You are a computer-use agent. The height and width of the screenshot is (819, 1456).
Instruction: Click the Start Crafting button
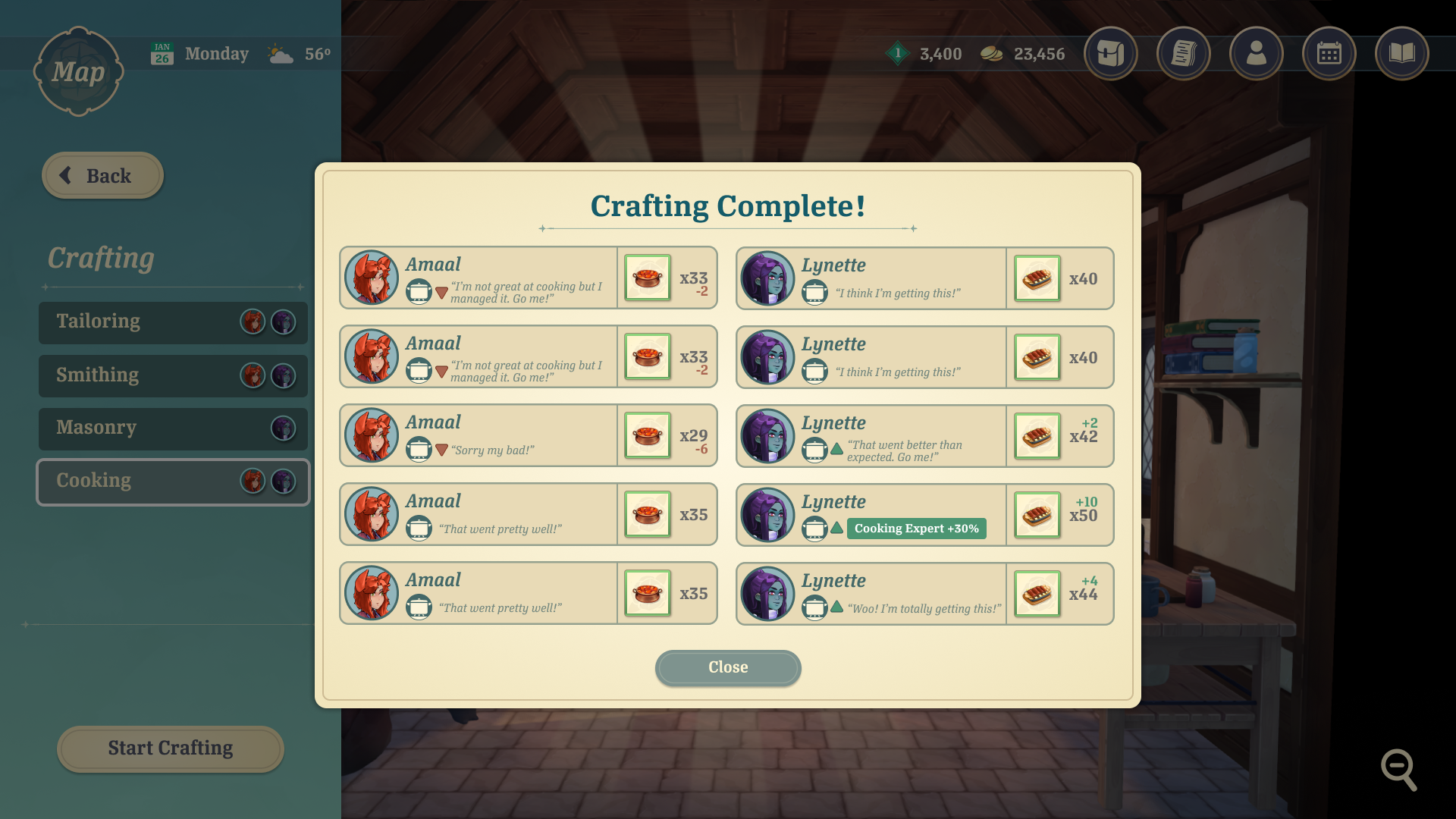point(170,748)
